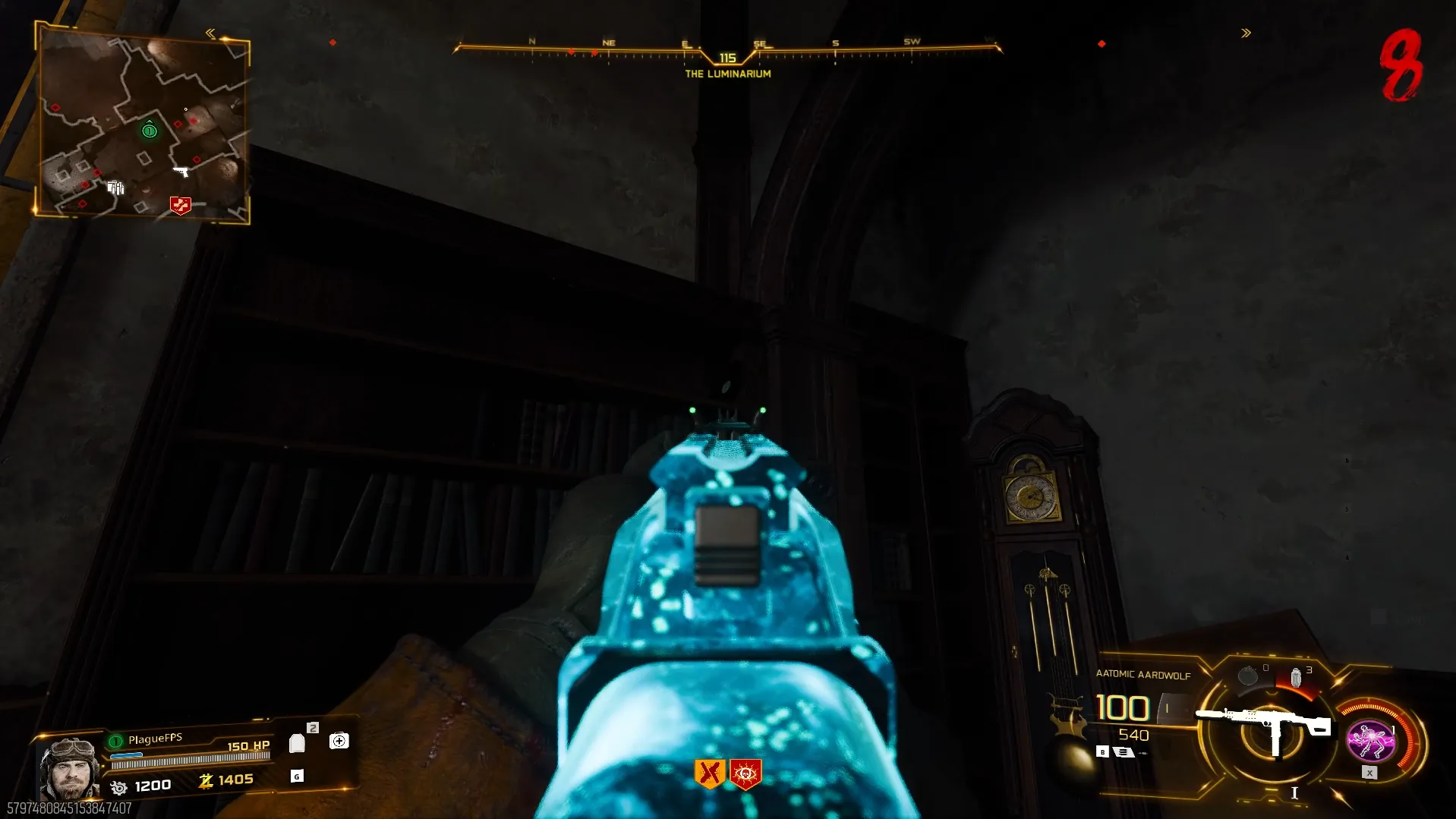
Task: Select the pistol wall-buy marker on minimap
Action: [181, 172]
